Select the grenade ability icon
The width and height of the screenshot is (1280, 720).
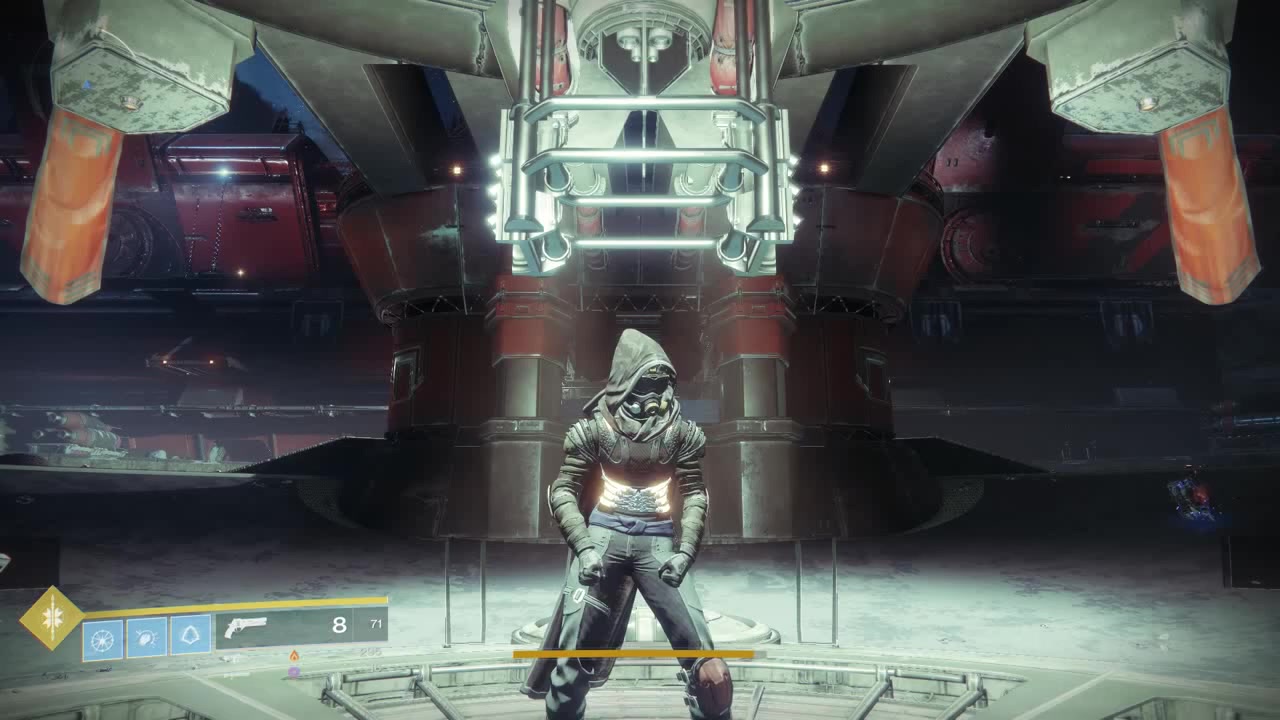pyautogui.click(x=103, y=638)
